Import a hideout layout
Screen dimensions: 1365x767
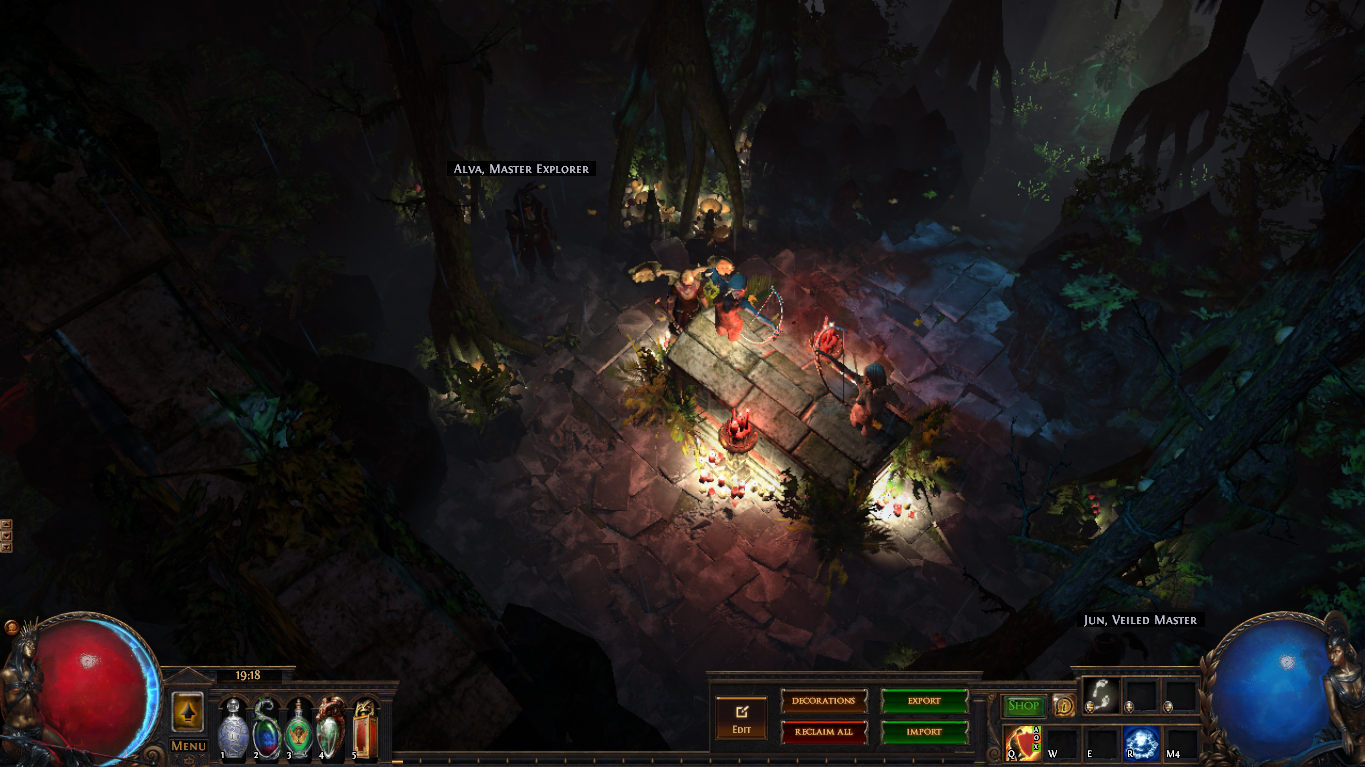(x=924, y=732)
